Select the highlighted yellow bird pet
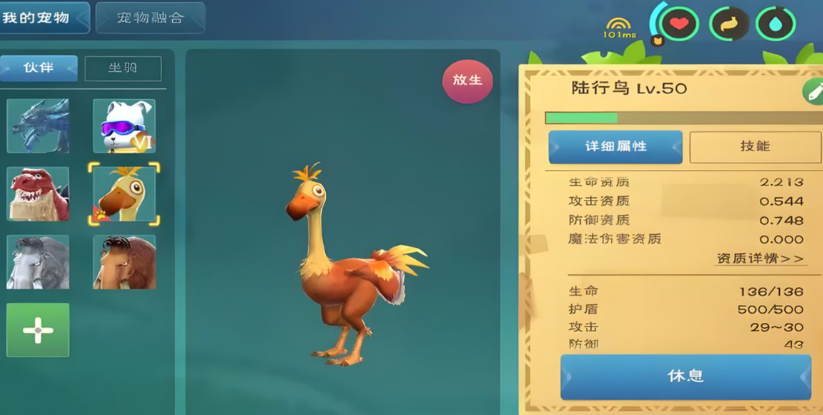 coord(124,194)
